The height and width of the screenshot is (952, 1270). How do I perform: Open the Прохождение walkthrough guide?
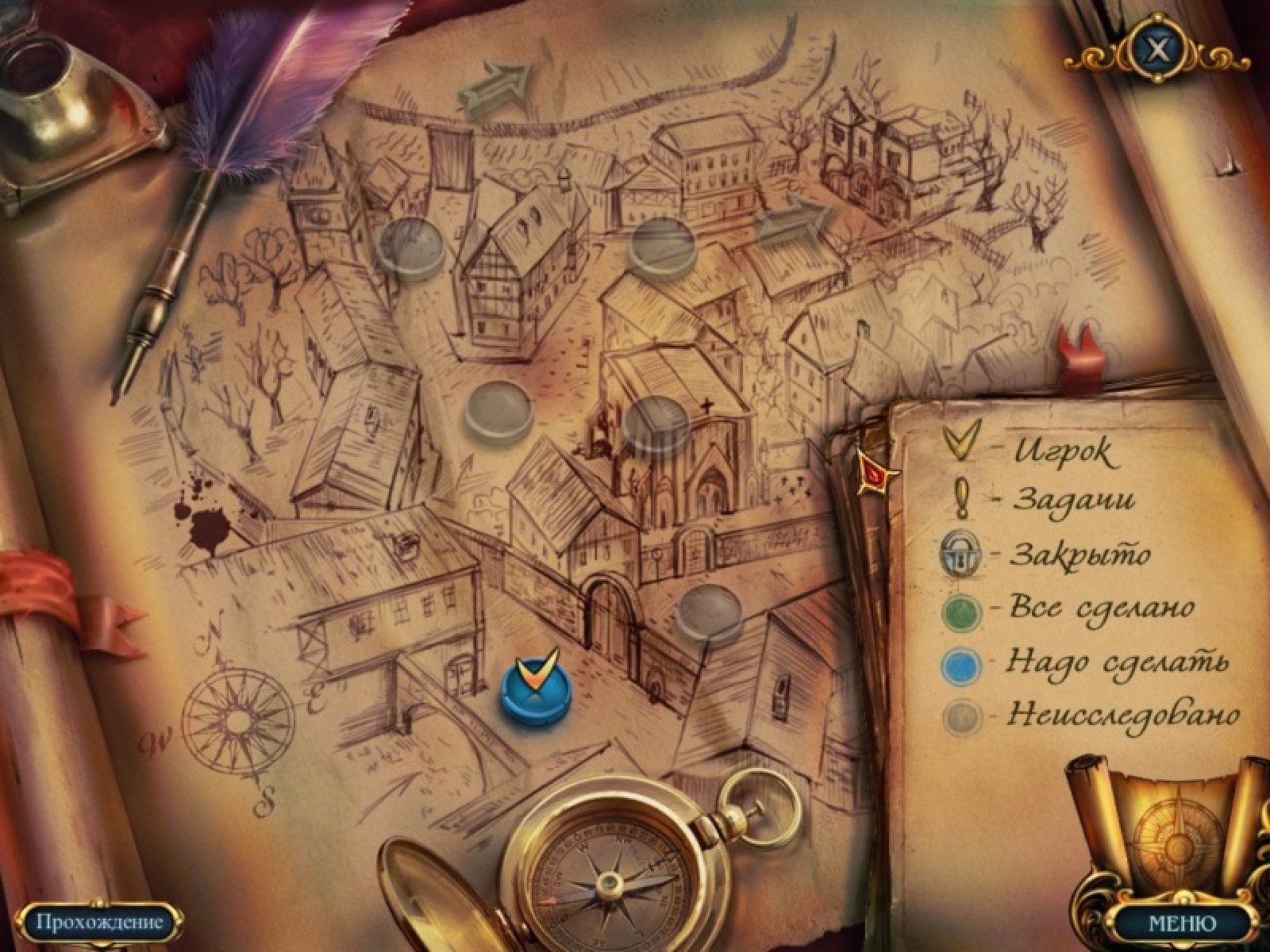coord(99,922)
